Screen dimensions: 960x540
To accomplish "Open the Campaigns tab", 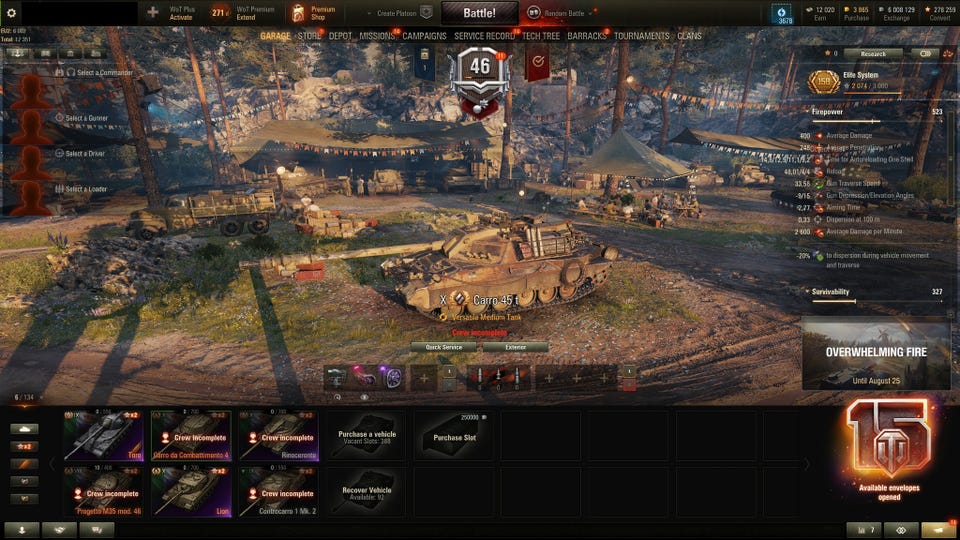I will [x=424, y=36].
